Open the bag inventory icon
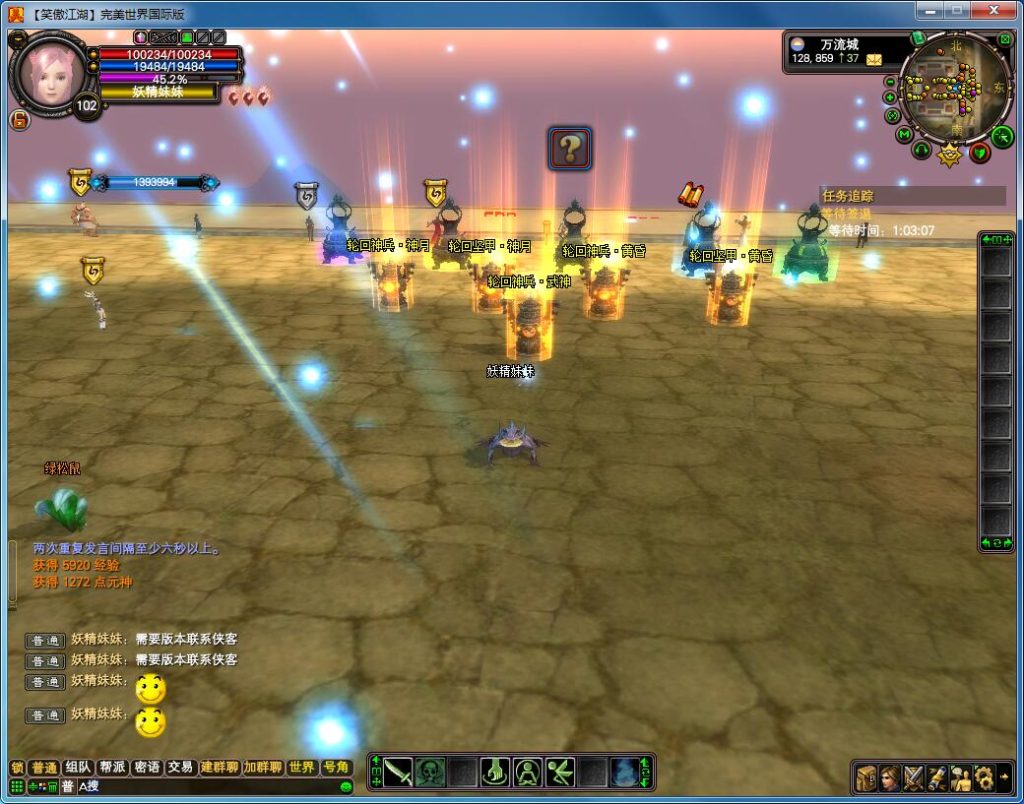Image resolution: width=1024 pixels, height=804 pixels. tap(865, 777)
